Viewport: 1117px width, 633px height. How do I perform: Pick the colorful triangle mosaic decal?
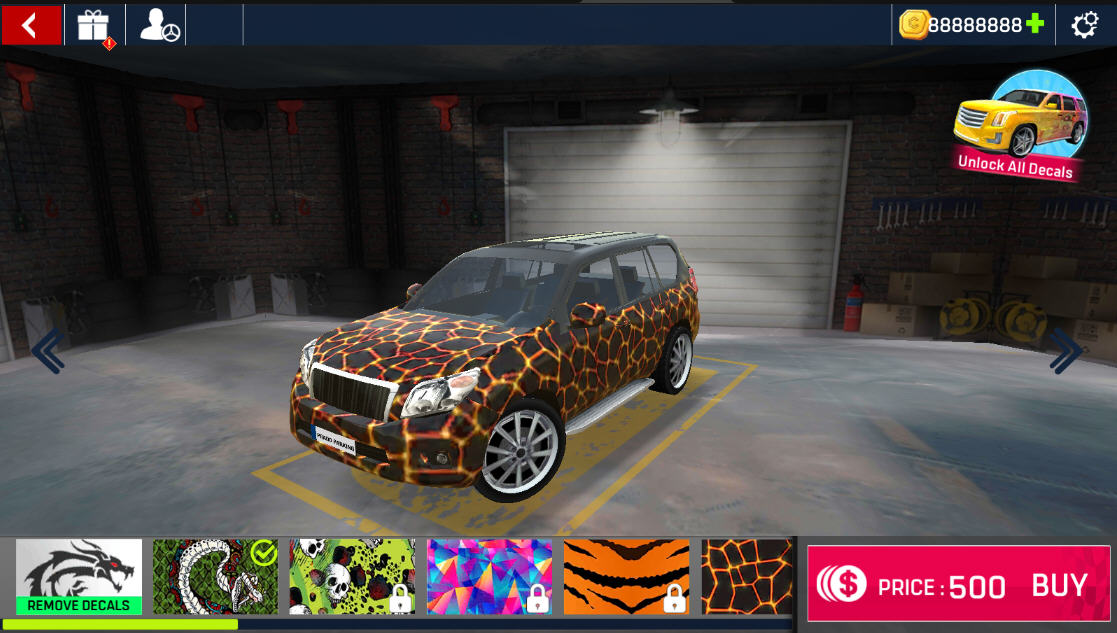[x=489, y=577]
